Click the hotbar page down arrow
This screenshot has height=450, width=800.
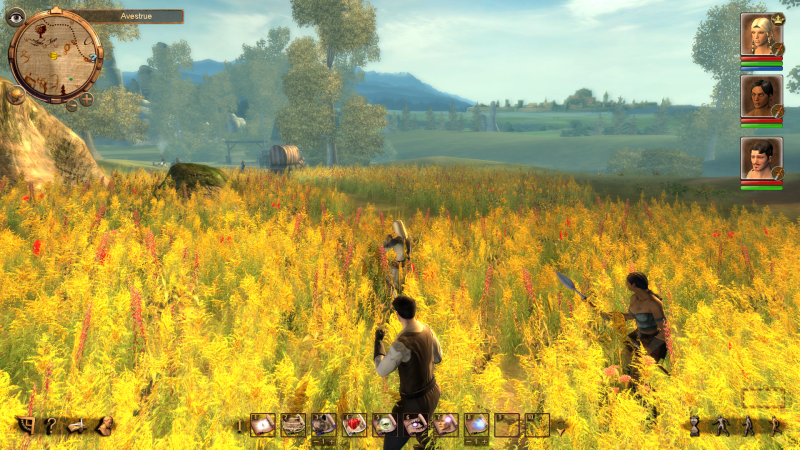[x=560, y=426]
